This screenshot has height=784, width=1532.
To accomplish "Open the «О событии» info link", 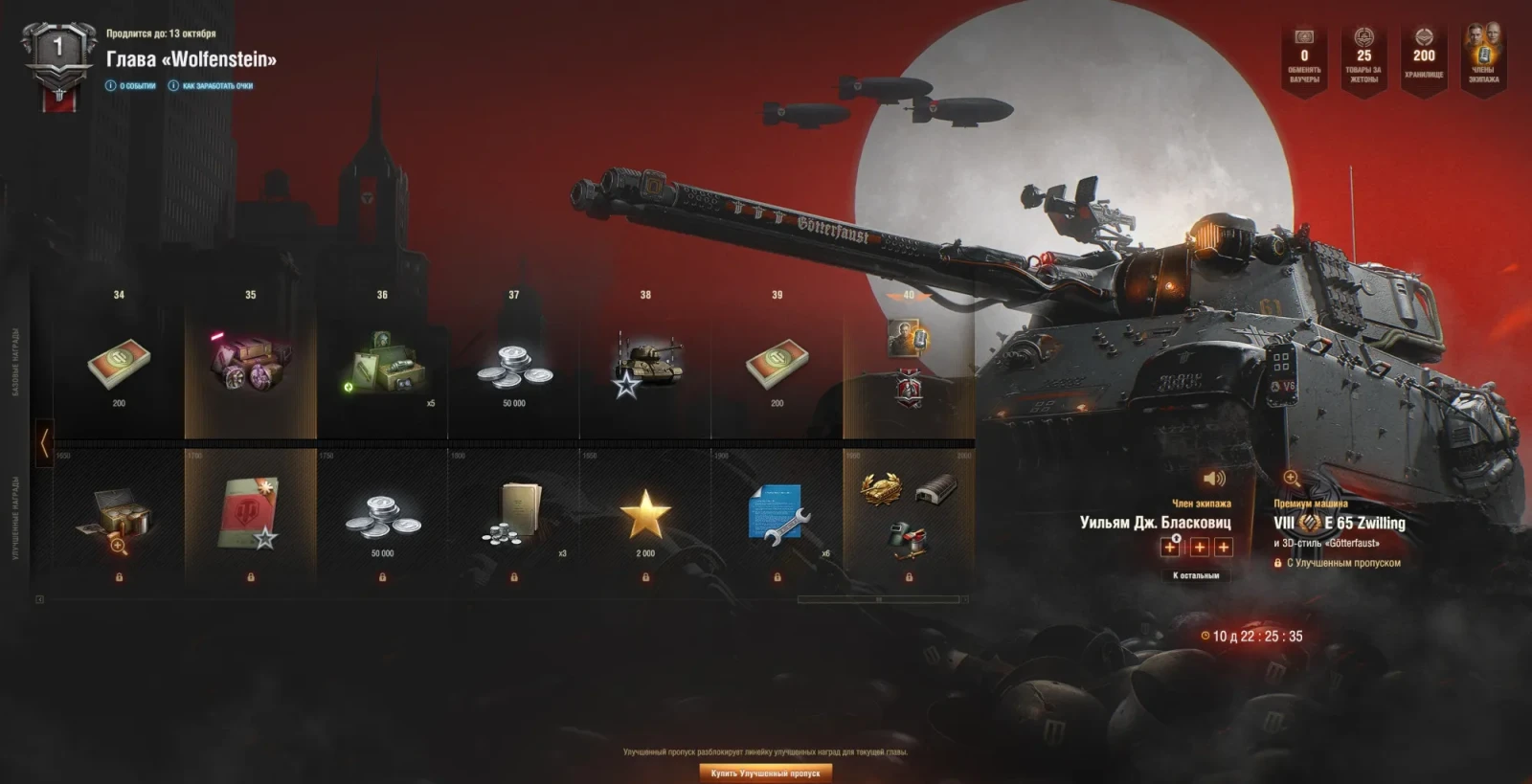I will coord(131,86).
